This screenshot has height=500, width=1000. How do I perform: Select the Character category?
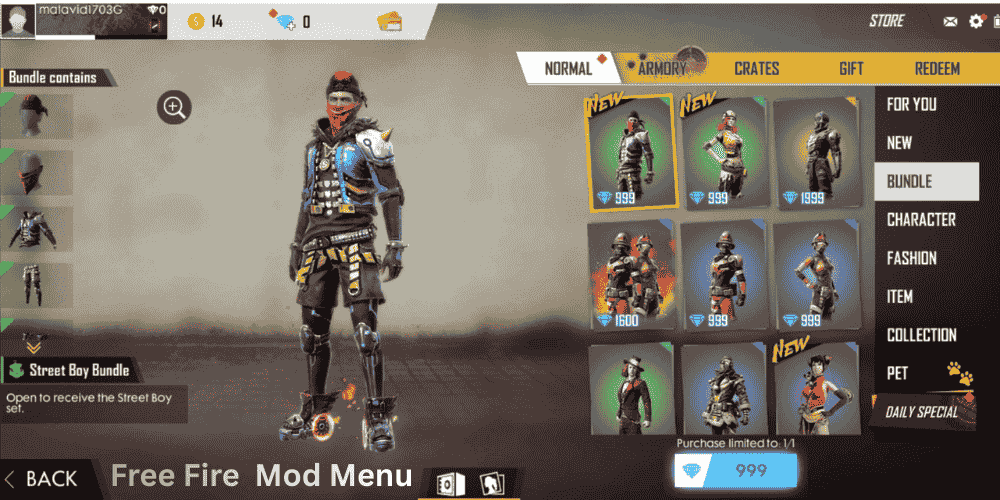click(921, 220)
